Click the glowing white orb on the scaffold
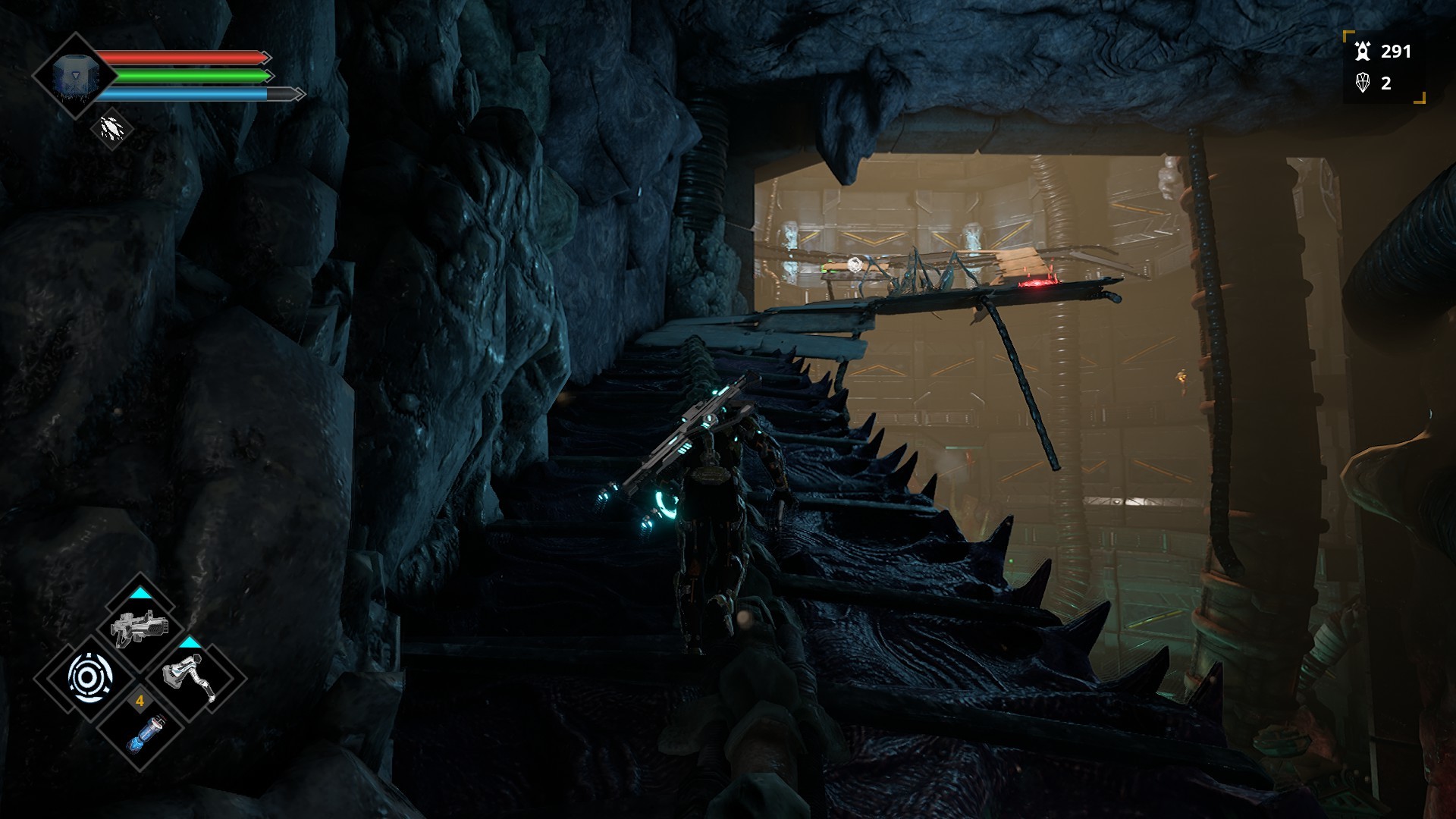The height and width of the screenshot is (819, 1456). [856, 262]
